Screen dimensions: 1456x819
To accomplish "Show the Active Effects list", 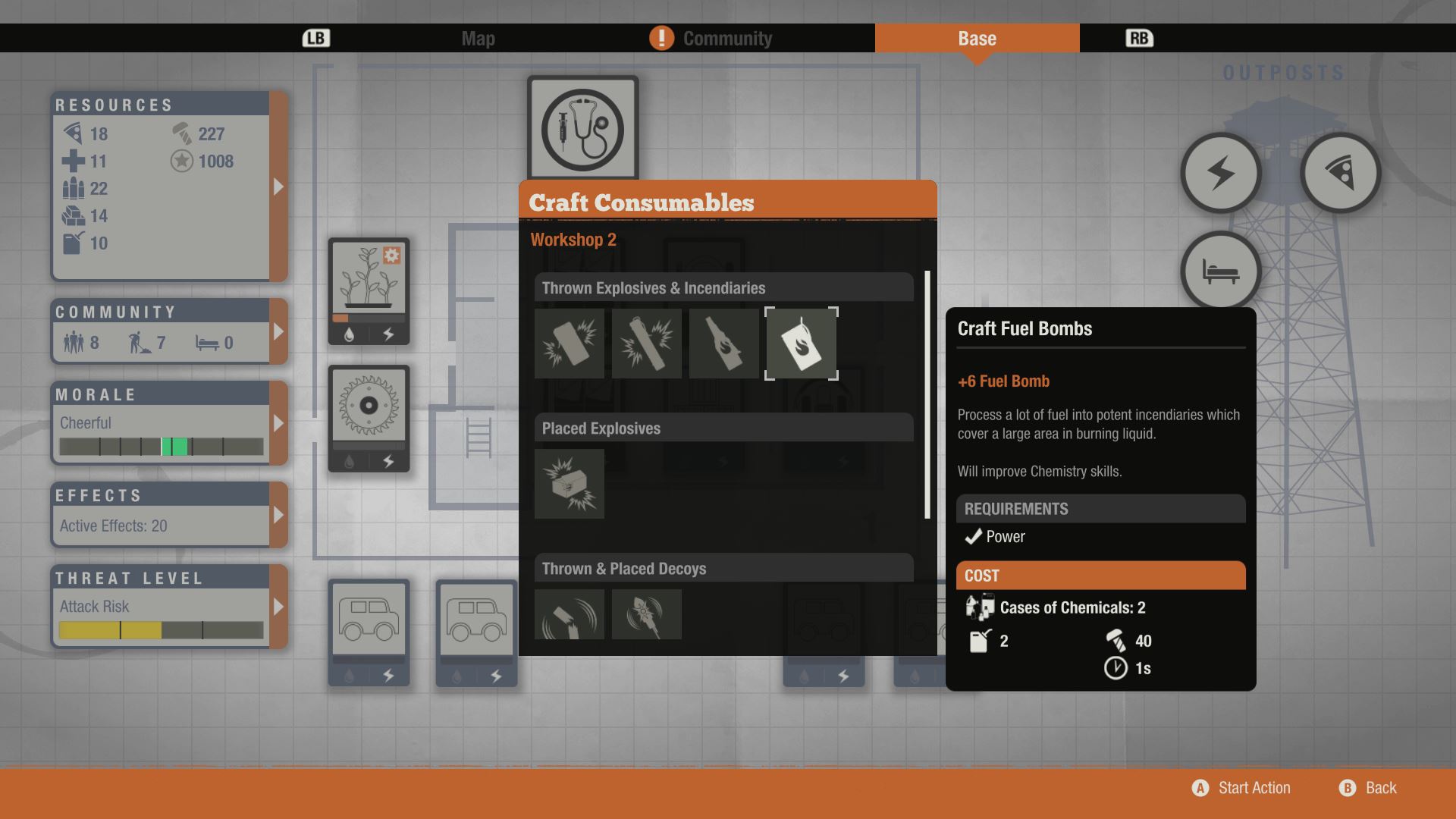I will tap(278, 515).
